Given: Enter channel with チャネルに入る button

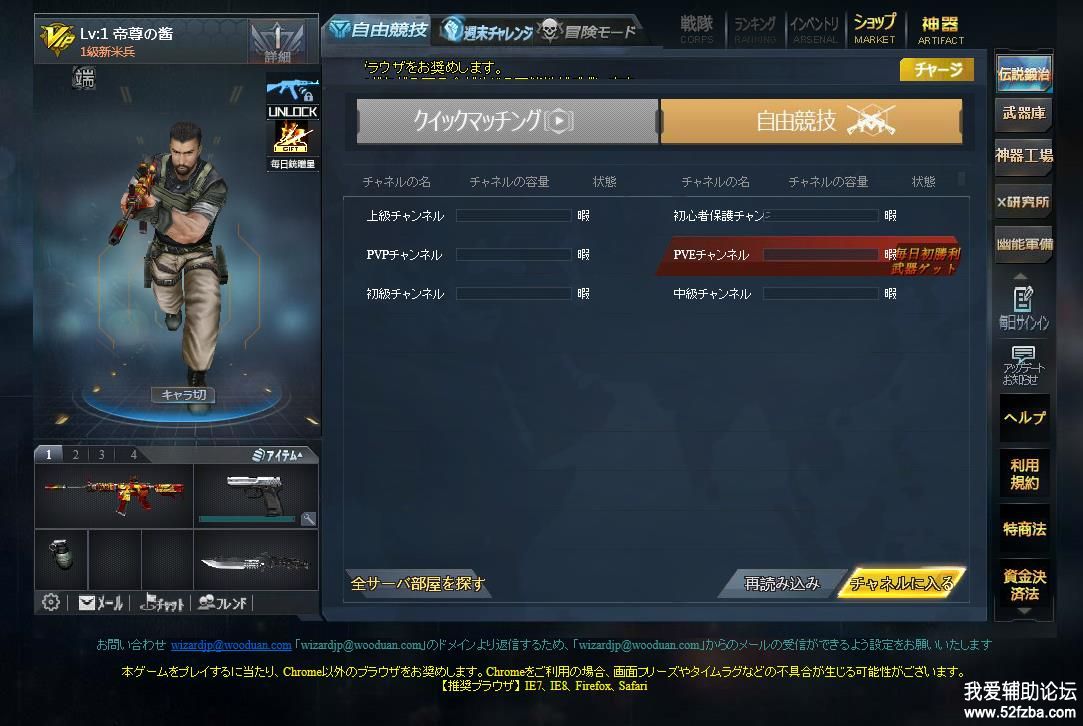Looking at the screenshot, I should pos(901,583).
